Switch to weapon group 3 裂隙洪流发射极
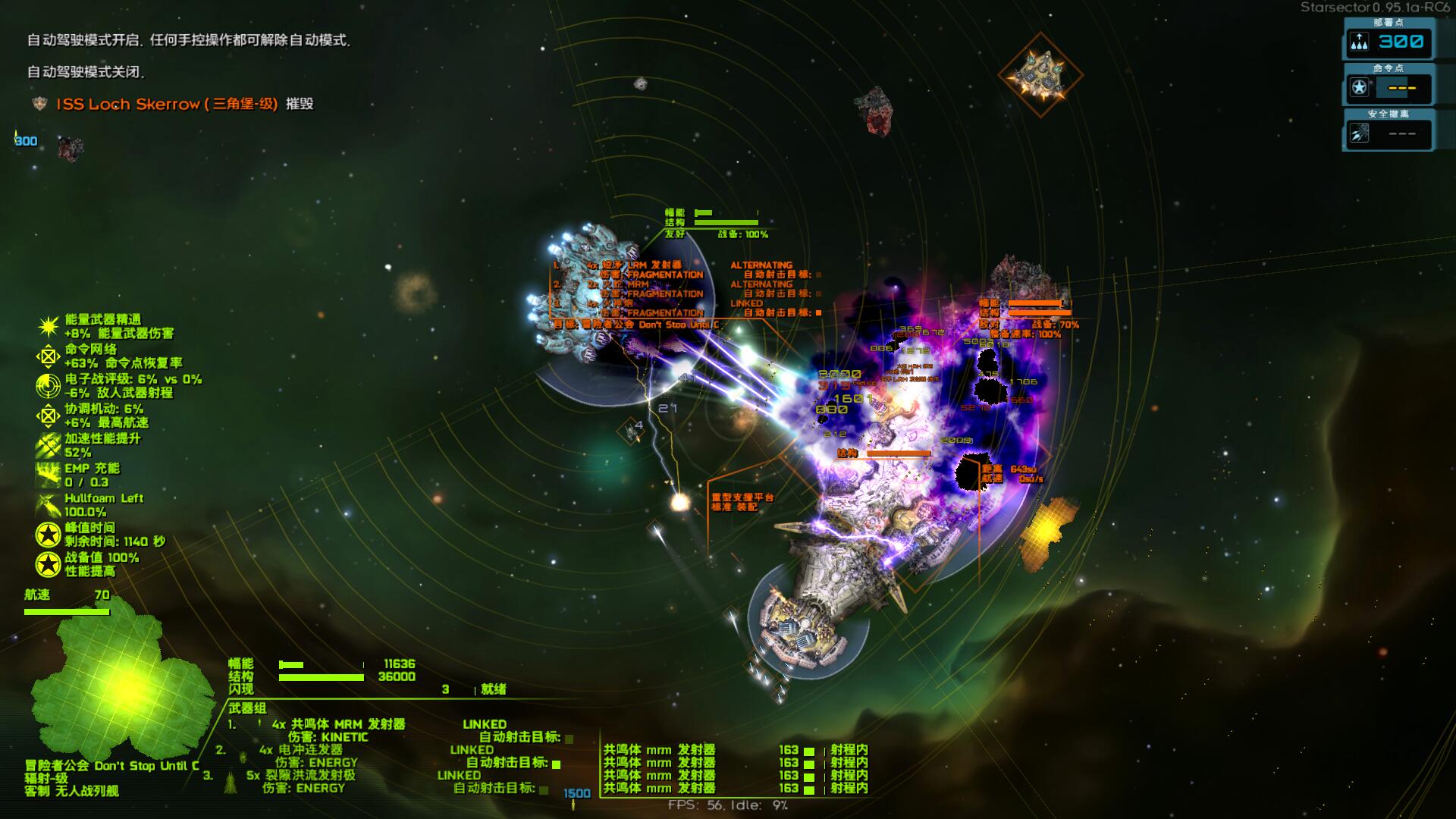The image size is (1456, 819). click(x=300, y=775)
